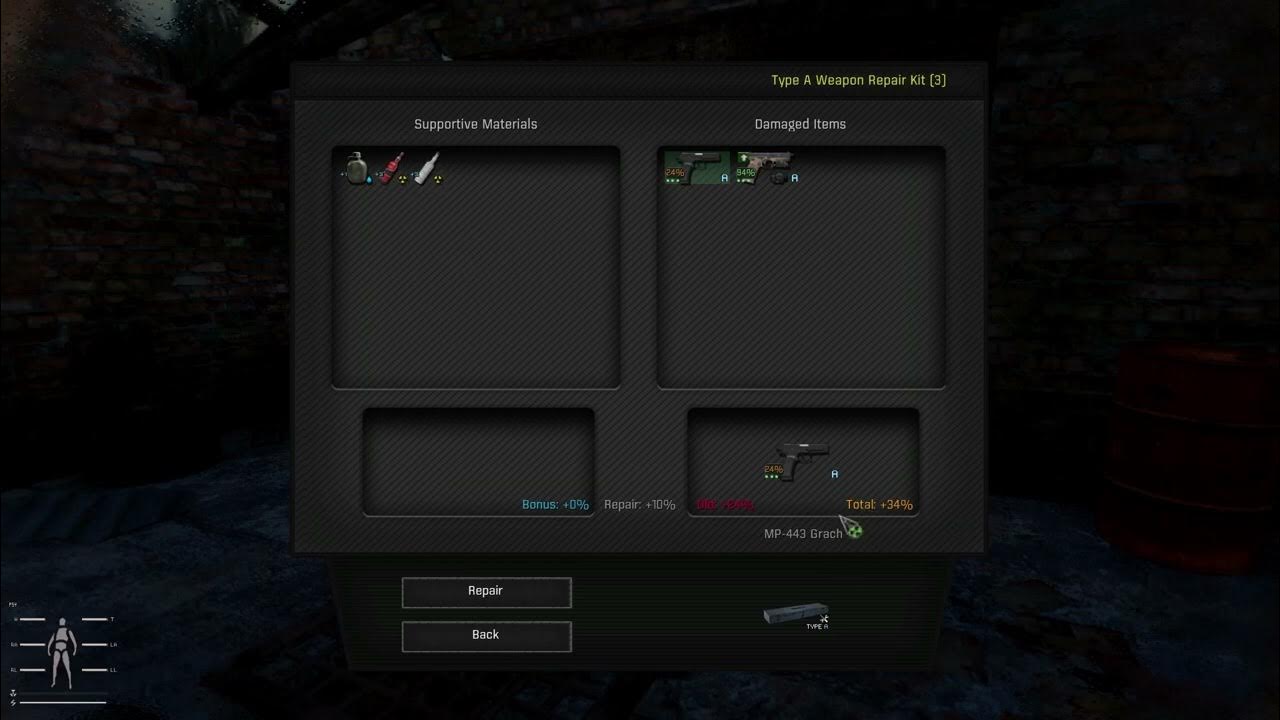Click the Supportive Materials header
The image size is (1280, 720).
[x=476, y=124]
